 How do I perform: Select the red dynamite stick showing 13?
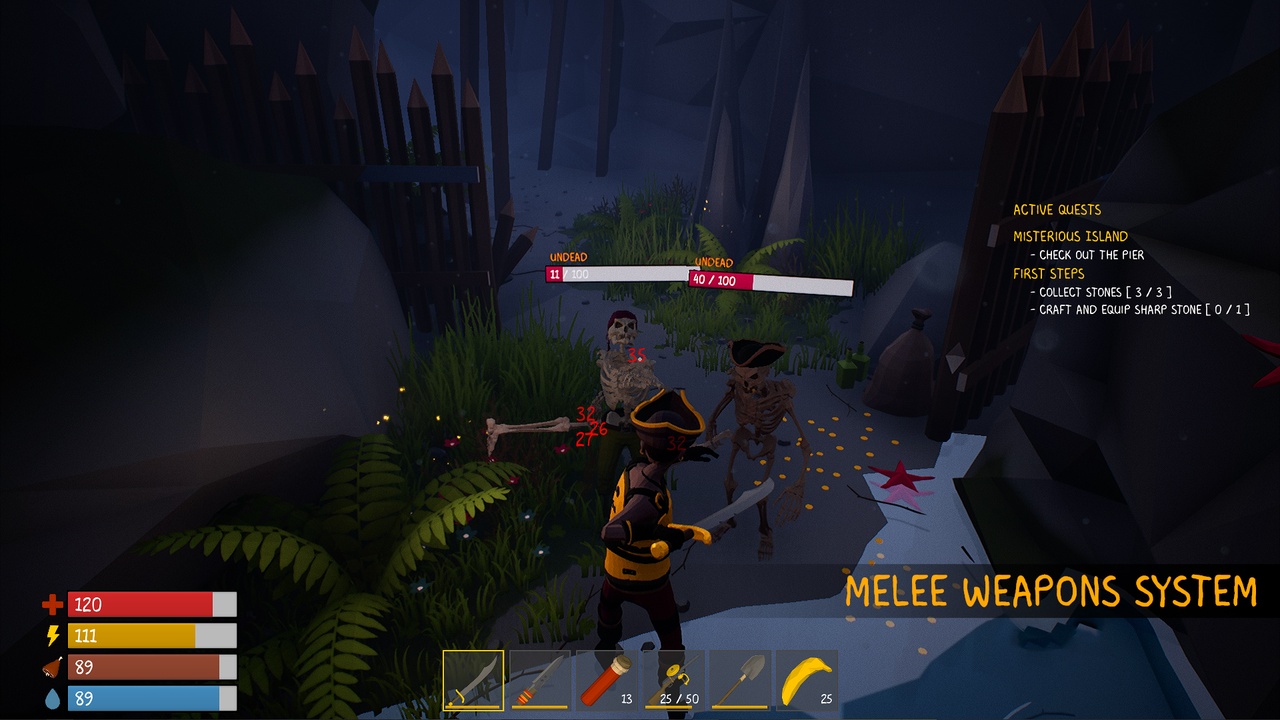tap(607, 680)
